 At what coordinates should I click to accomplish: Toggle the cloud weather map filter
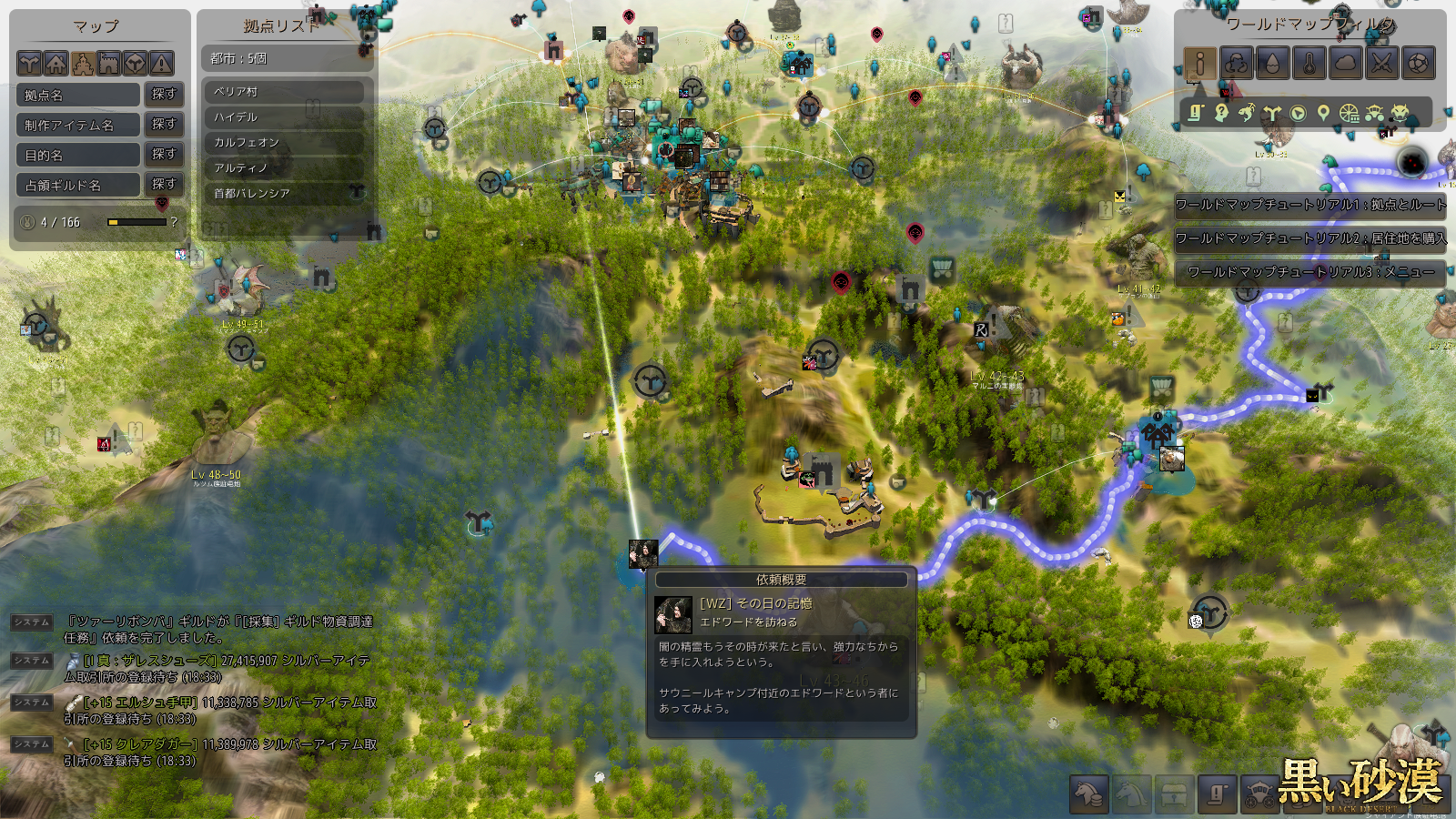click(1345, 63)
